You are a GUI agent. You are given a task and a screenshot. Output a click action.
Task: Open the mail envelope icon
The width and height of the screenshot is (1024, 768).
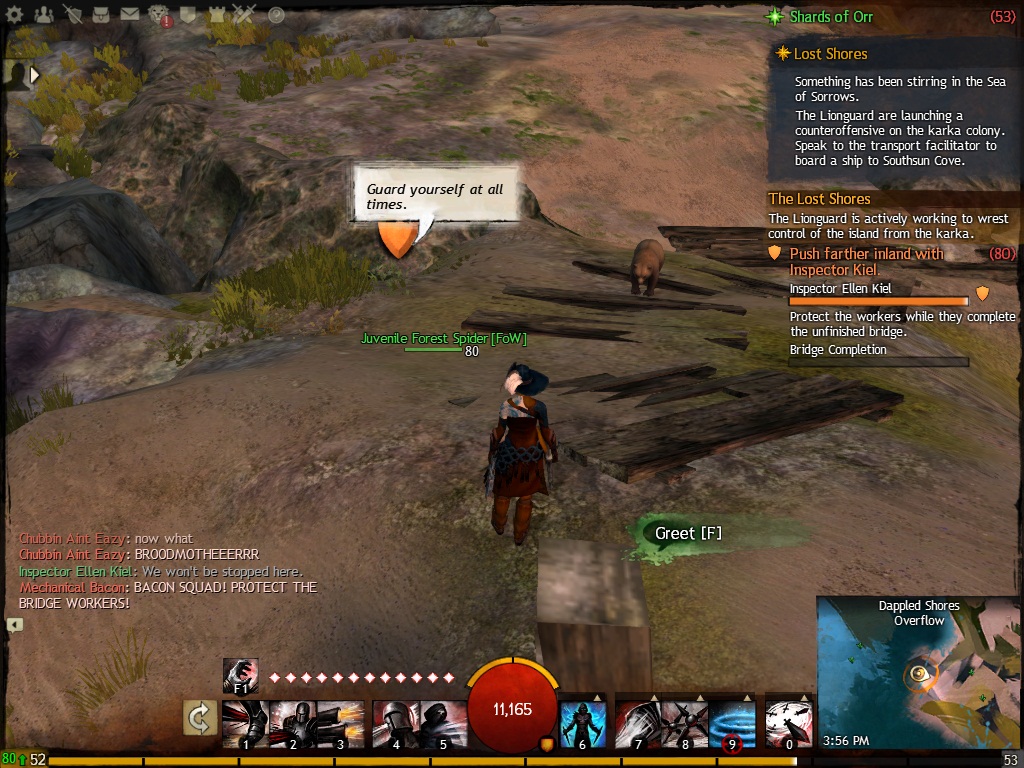tap(130, 15)
